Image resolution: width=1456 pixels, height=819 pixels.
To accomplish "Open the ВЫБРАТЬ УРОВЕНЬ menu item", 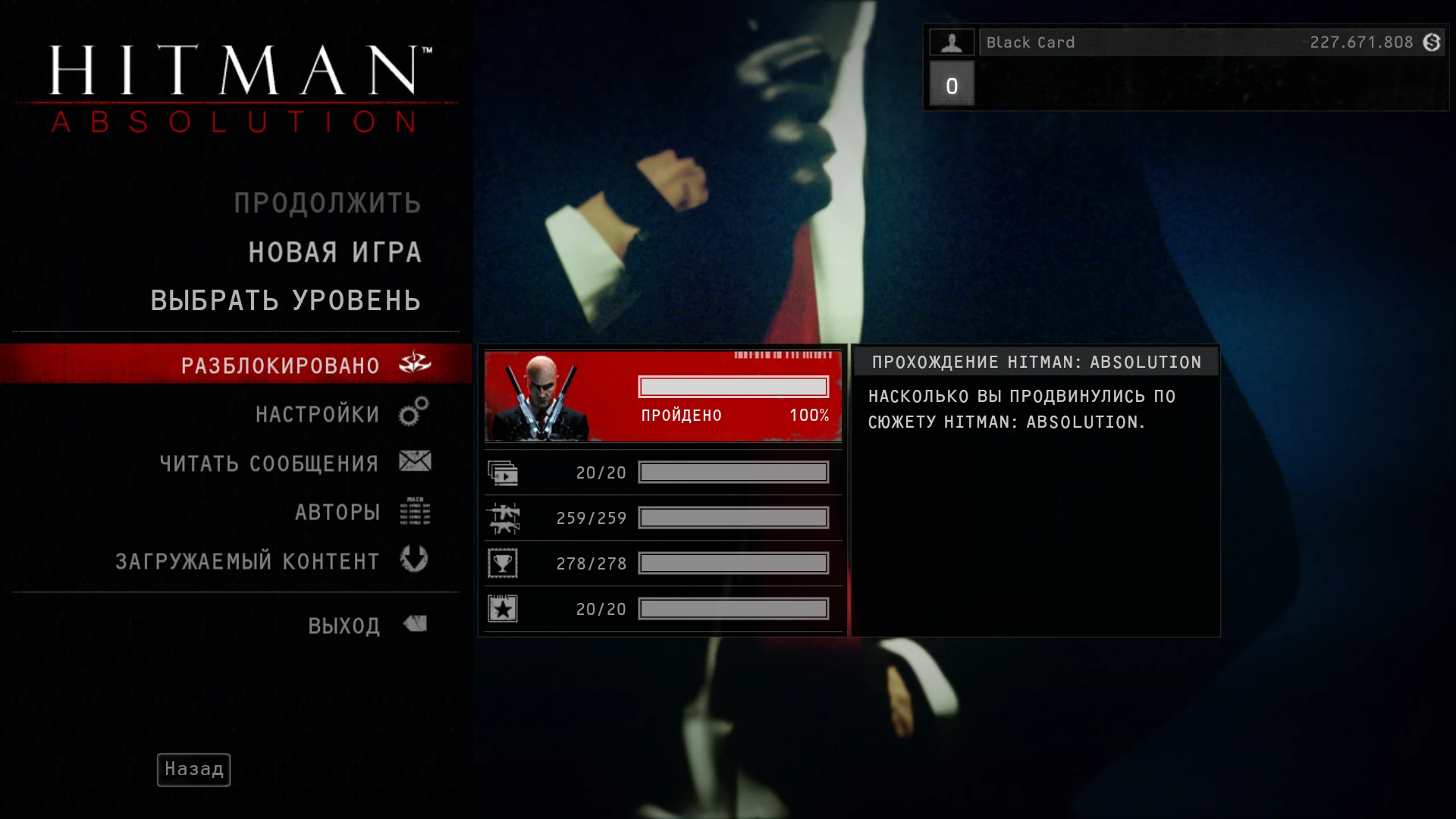I will pos(285,300).
